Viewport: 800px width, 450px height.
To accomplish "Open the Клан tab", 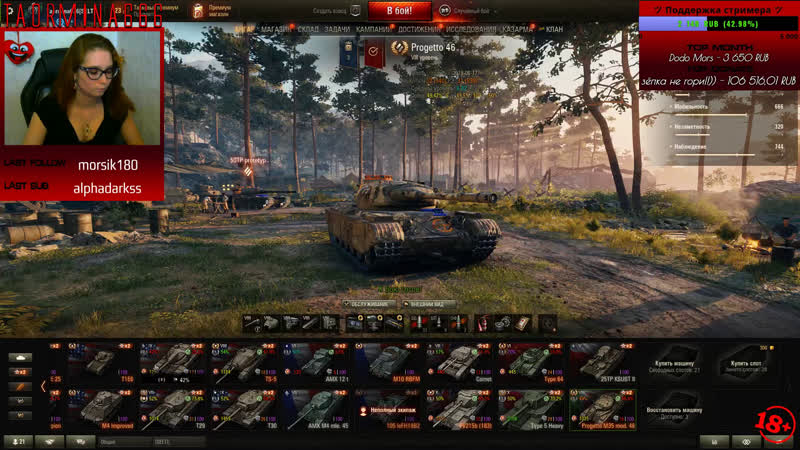I will tap(555, 29).
